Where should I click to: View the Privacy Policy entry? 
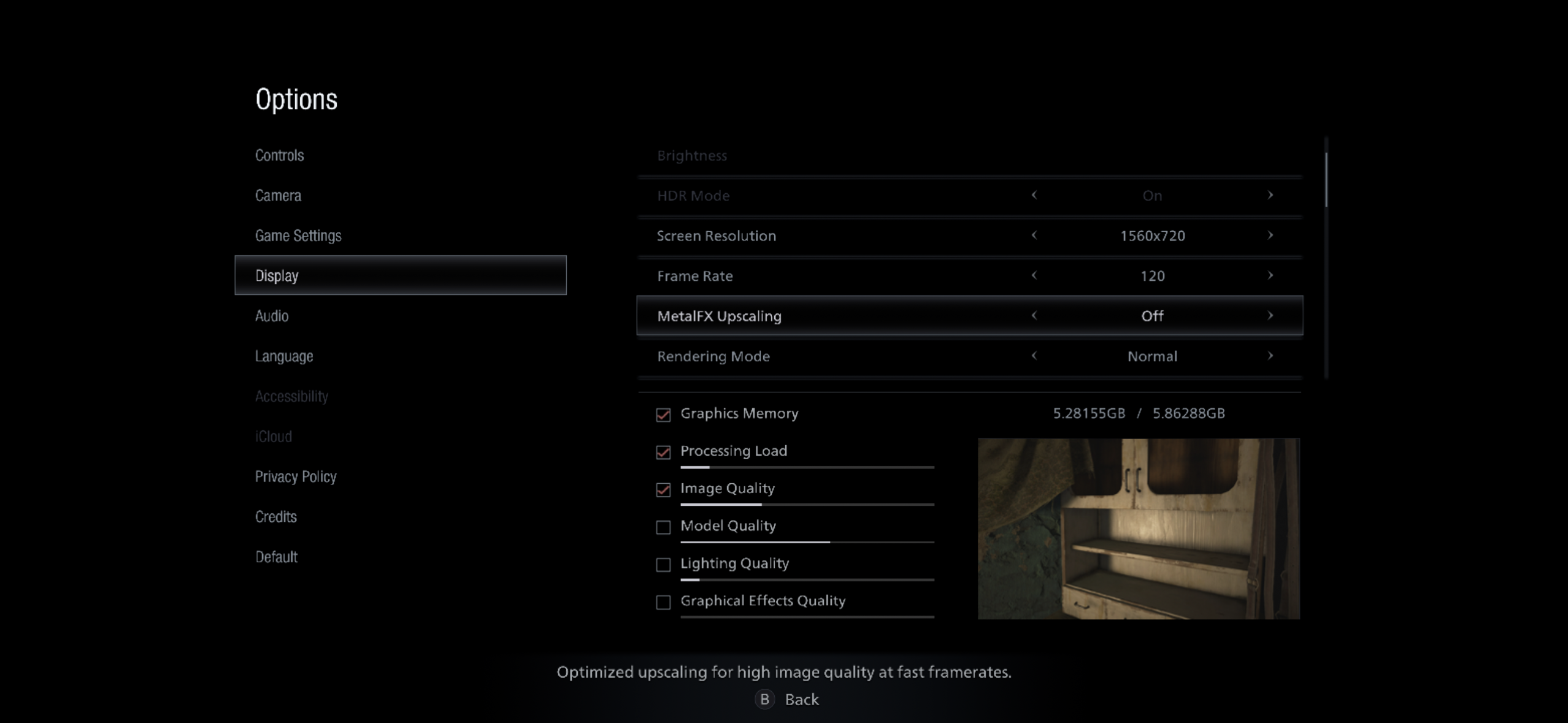click(296, 476)
